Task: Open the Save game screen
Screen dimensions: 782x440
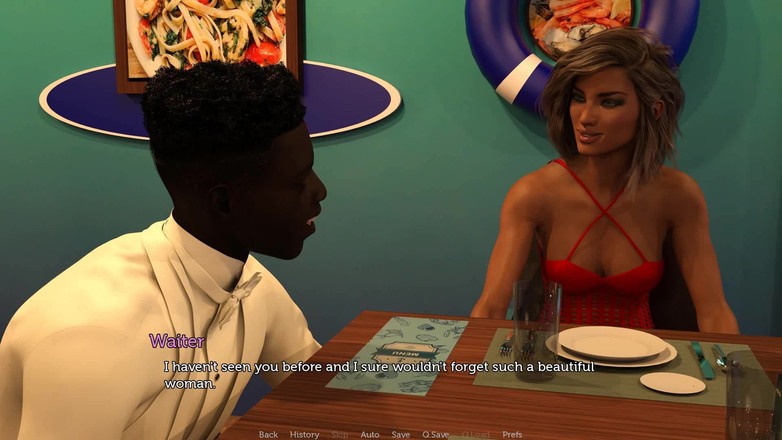Action: tap(400, 434)
